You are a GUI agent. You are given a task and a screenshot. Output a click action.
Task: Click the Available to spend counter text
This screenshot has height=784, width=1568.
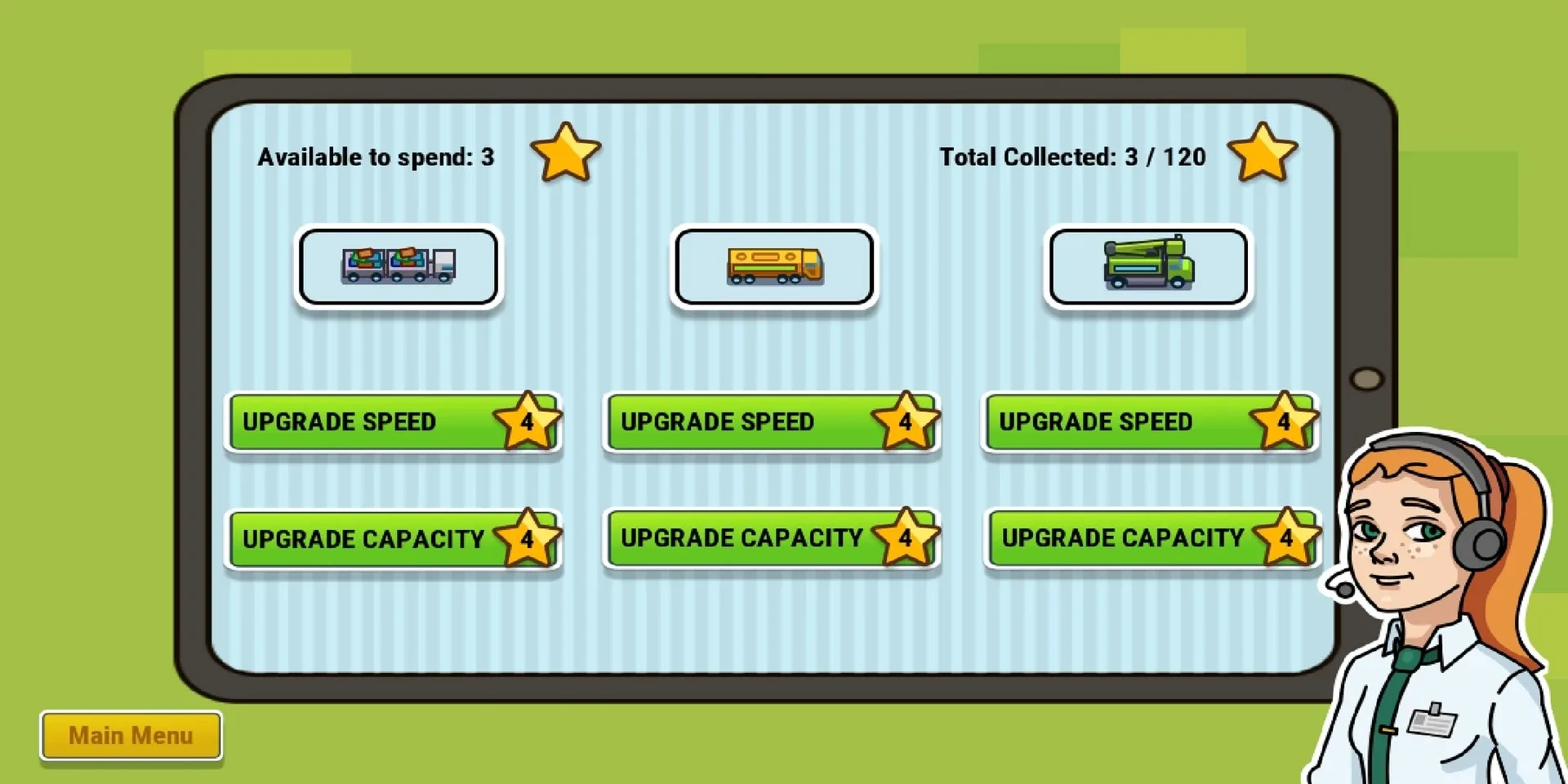375,157
